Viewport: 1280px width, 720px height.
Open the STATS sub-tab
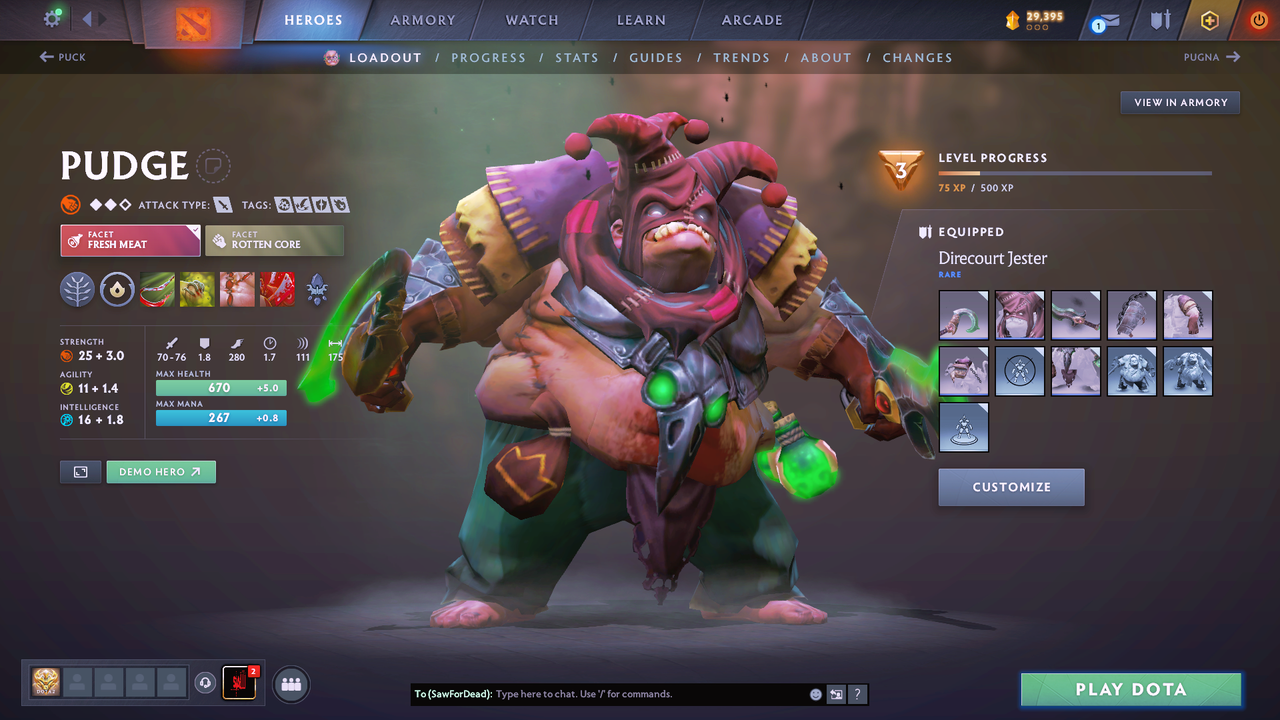click(577, 57)
